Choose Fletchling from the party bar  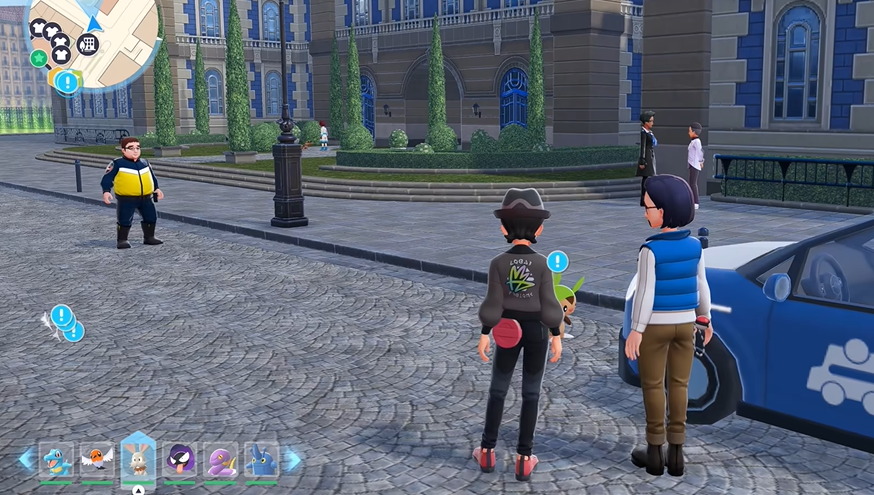click(x=97, y=460)
